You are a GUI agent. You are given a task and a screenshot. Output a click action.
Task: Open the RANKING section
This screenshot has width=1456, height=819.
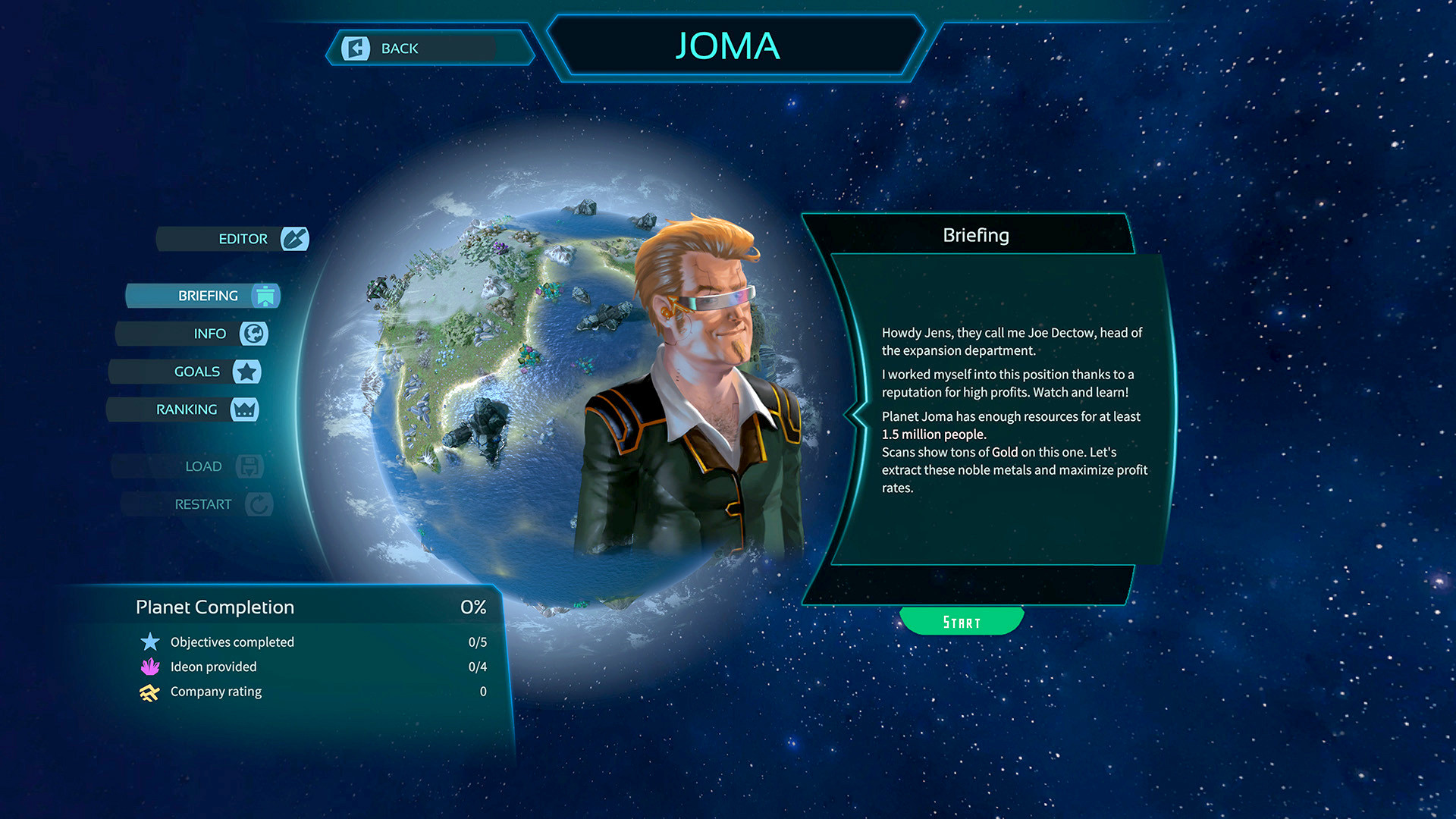coord(187,409)
